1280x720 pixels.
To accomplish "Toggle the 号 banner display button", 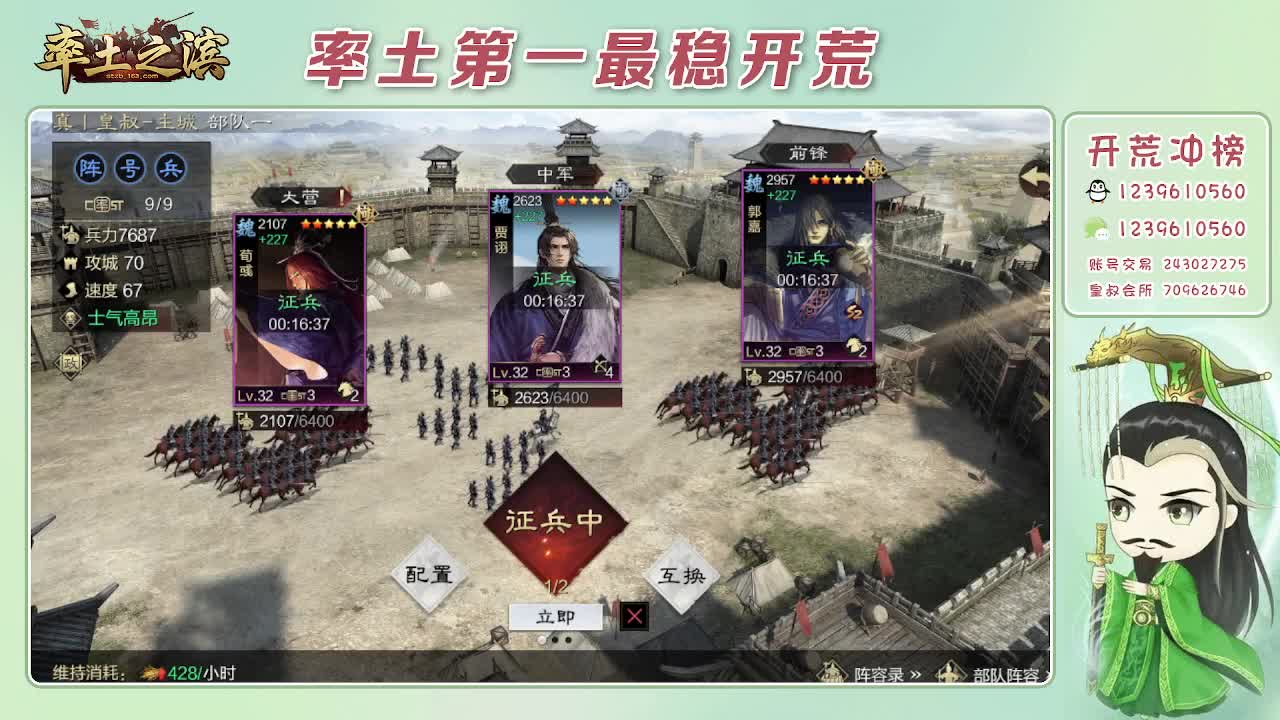I will coord(132,169).
